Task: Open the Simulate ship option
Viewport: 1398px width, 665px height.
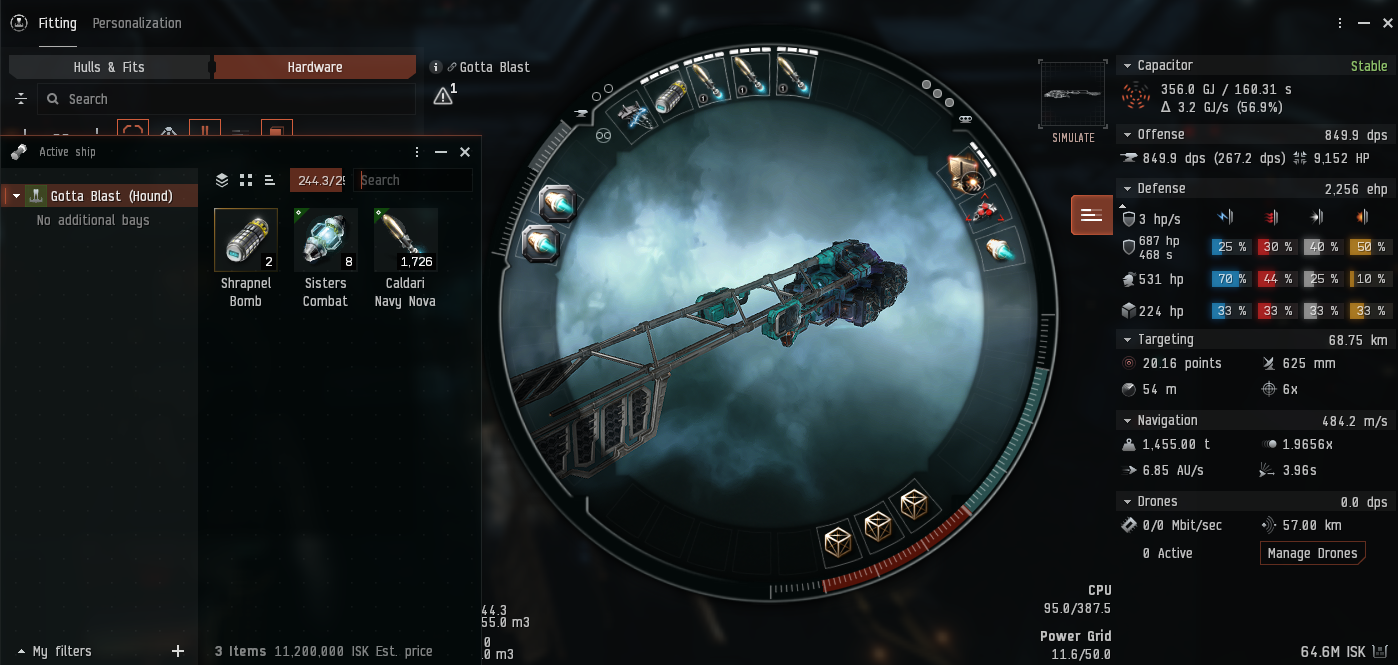Action: [x=1073, y=102]
